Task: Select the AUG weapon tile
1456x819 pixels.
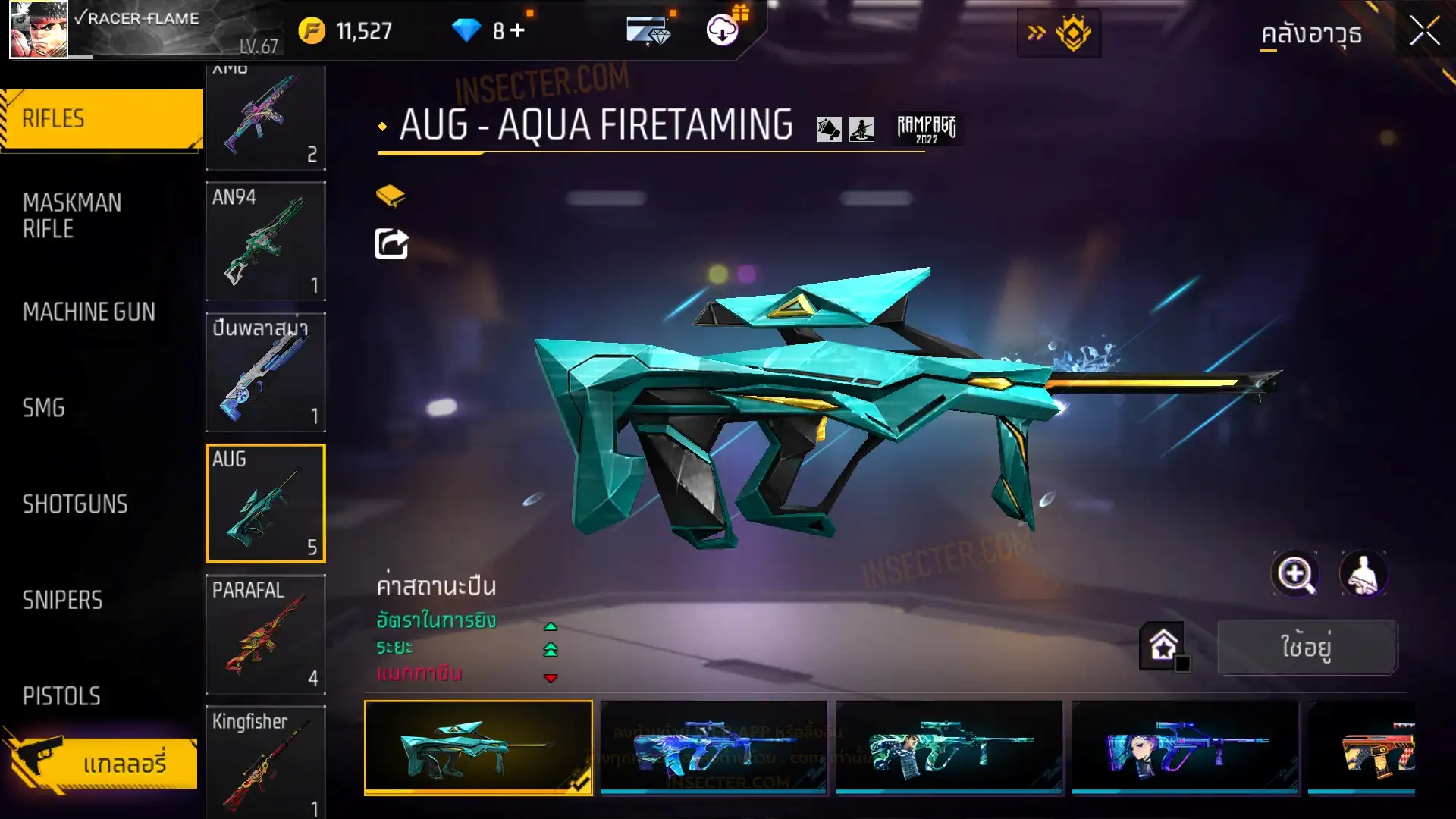Action: [265, 504]
